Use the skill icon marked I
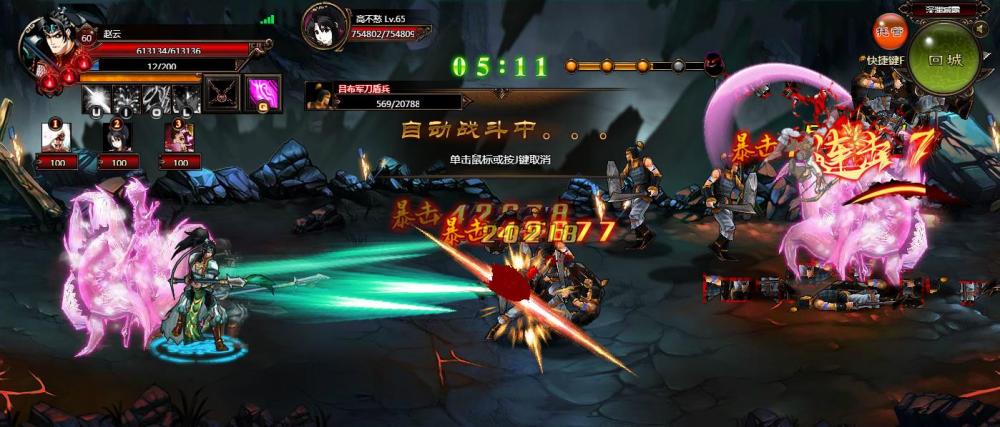This screenshot has height=427, width=1000. click(127, 98)
